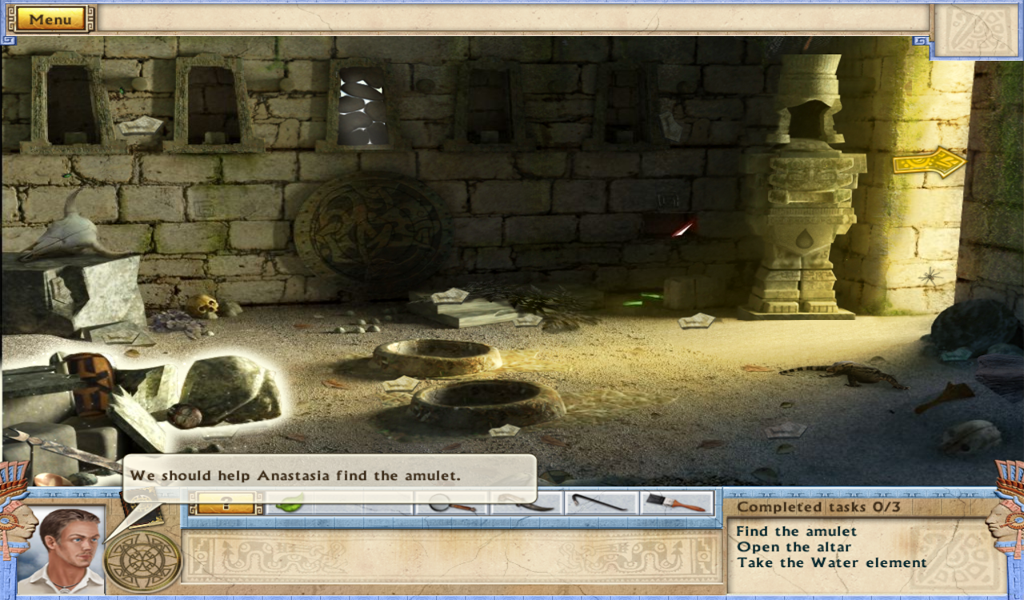The image size is (1024, 600).
Task: Open the Menu
Action: [x=50, y=19]
